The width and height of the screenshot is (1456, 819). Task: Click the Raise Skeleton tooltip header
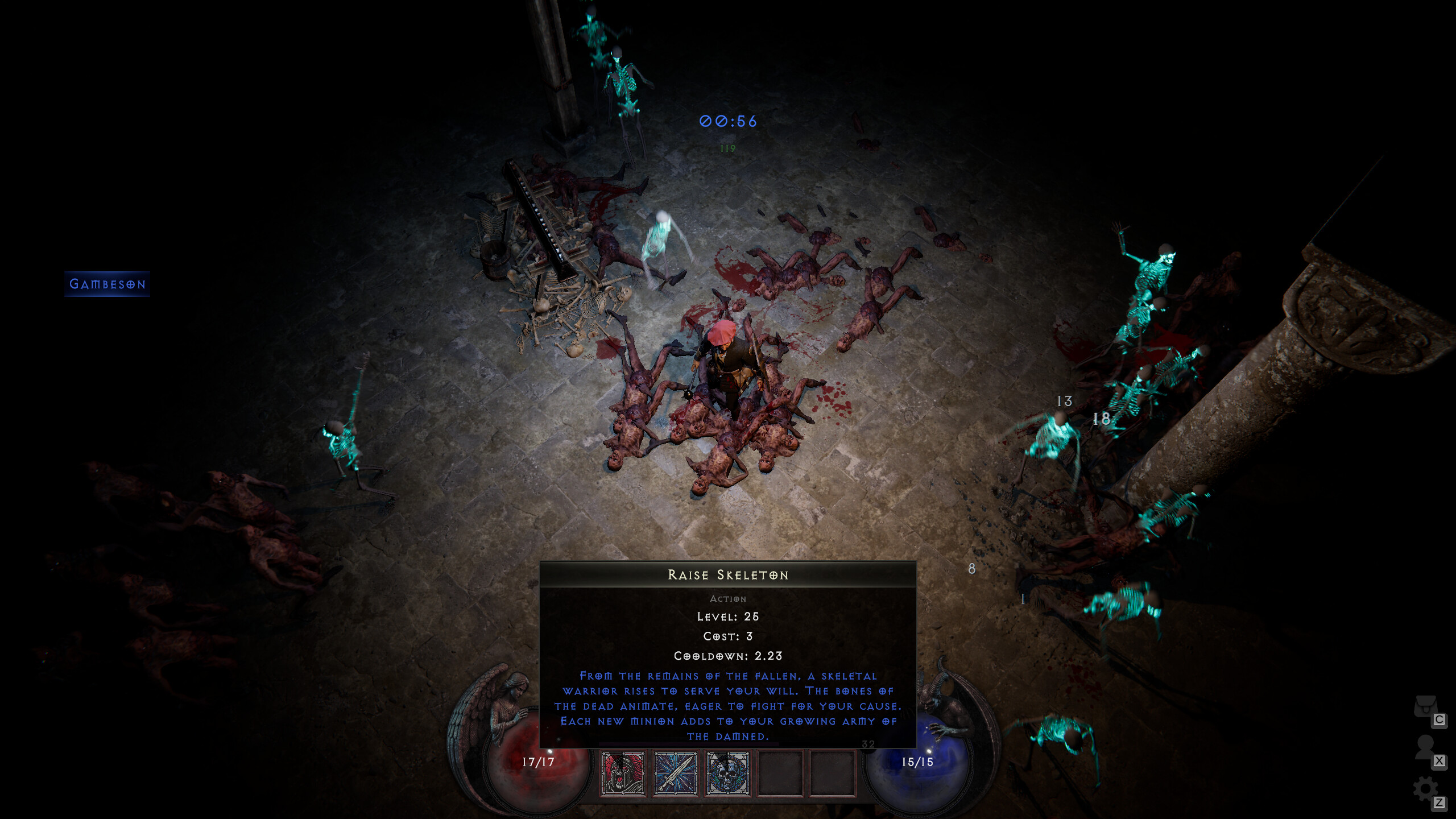pos(728,575)
